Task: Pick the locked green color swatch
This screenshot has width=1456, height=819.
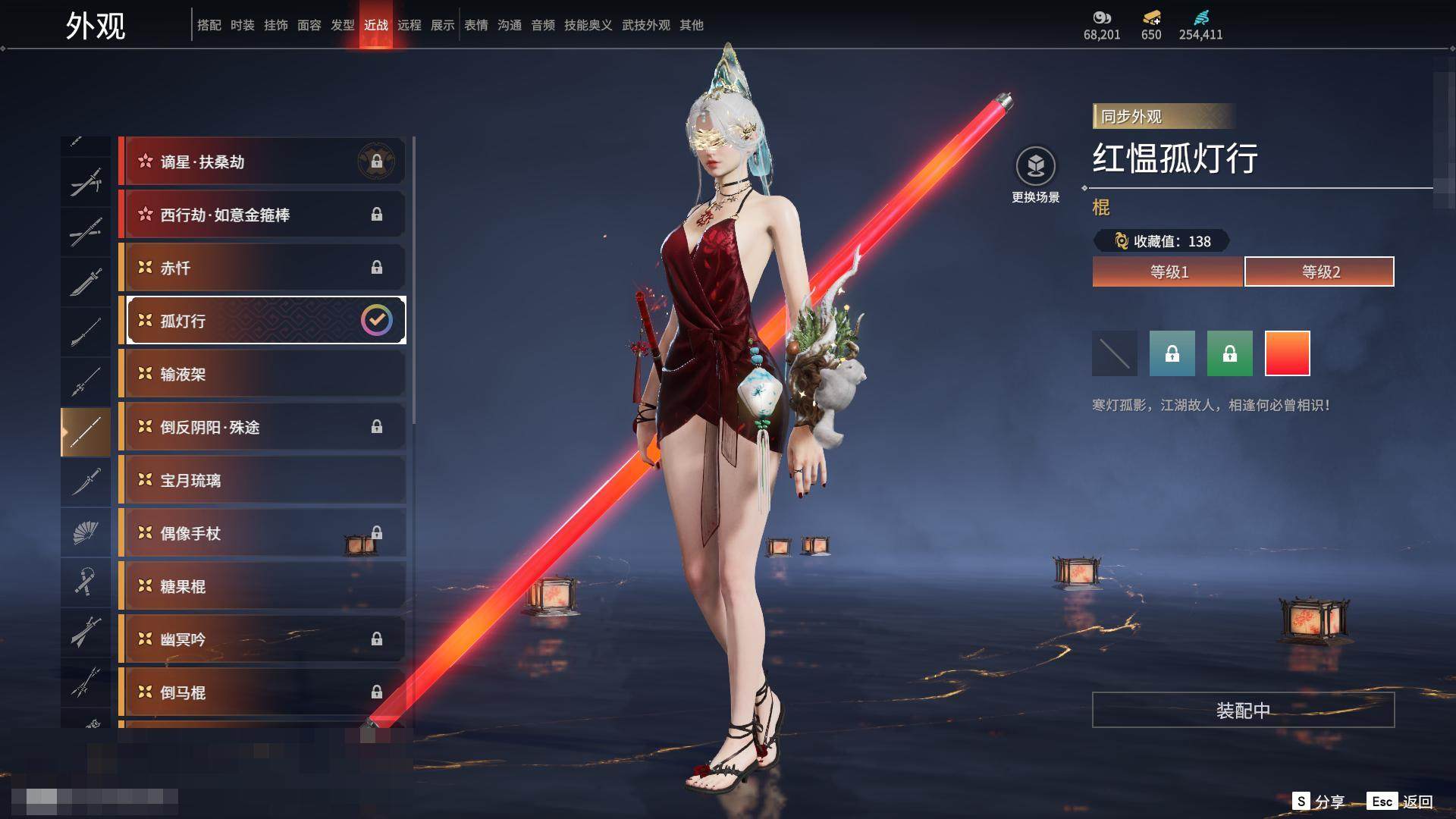Action: coord(1229,353)
